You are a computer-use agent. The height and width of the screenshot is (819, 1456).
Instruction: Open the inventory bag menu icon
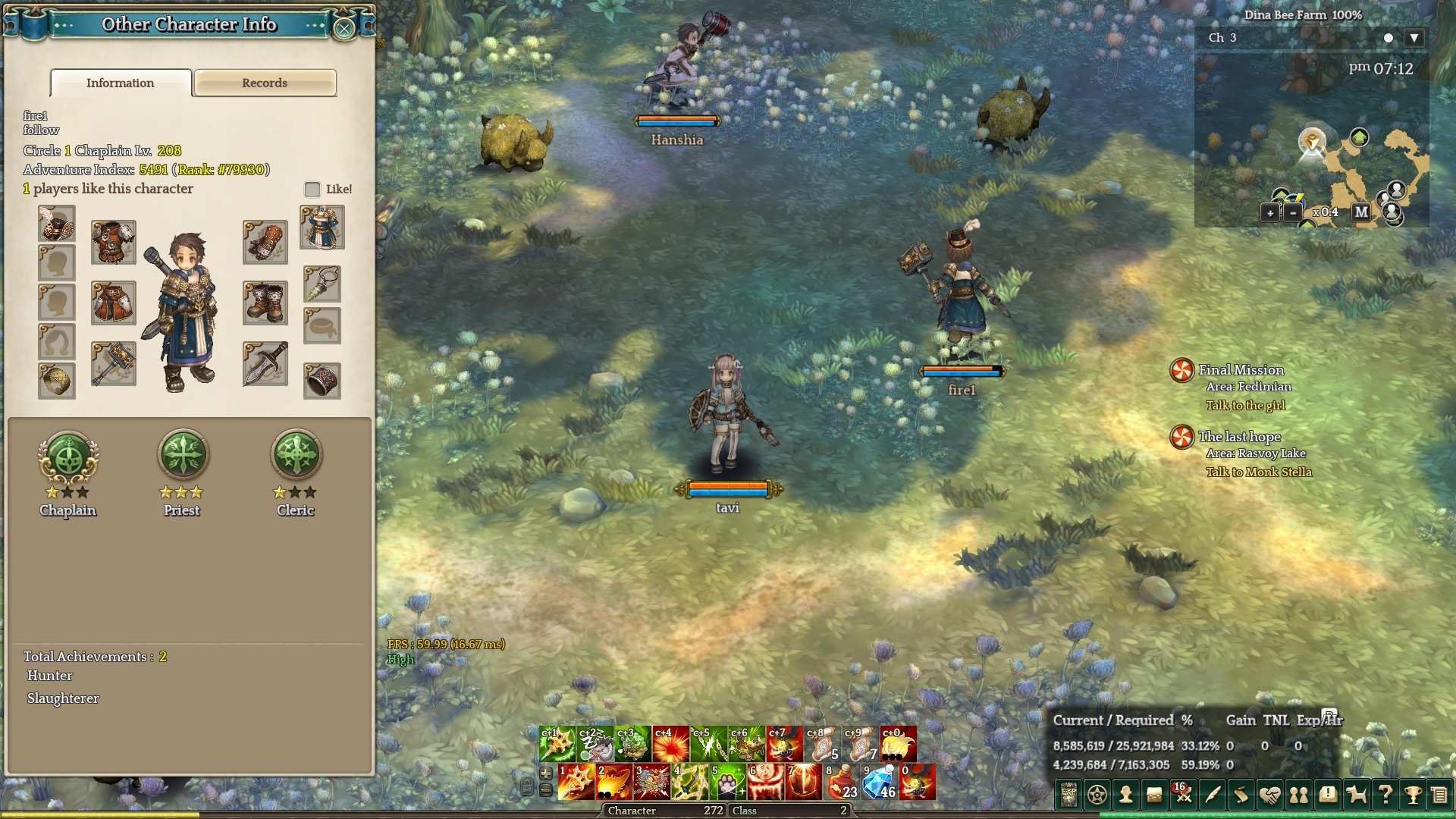pos(1154,795)
